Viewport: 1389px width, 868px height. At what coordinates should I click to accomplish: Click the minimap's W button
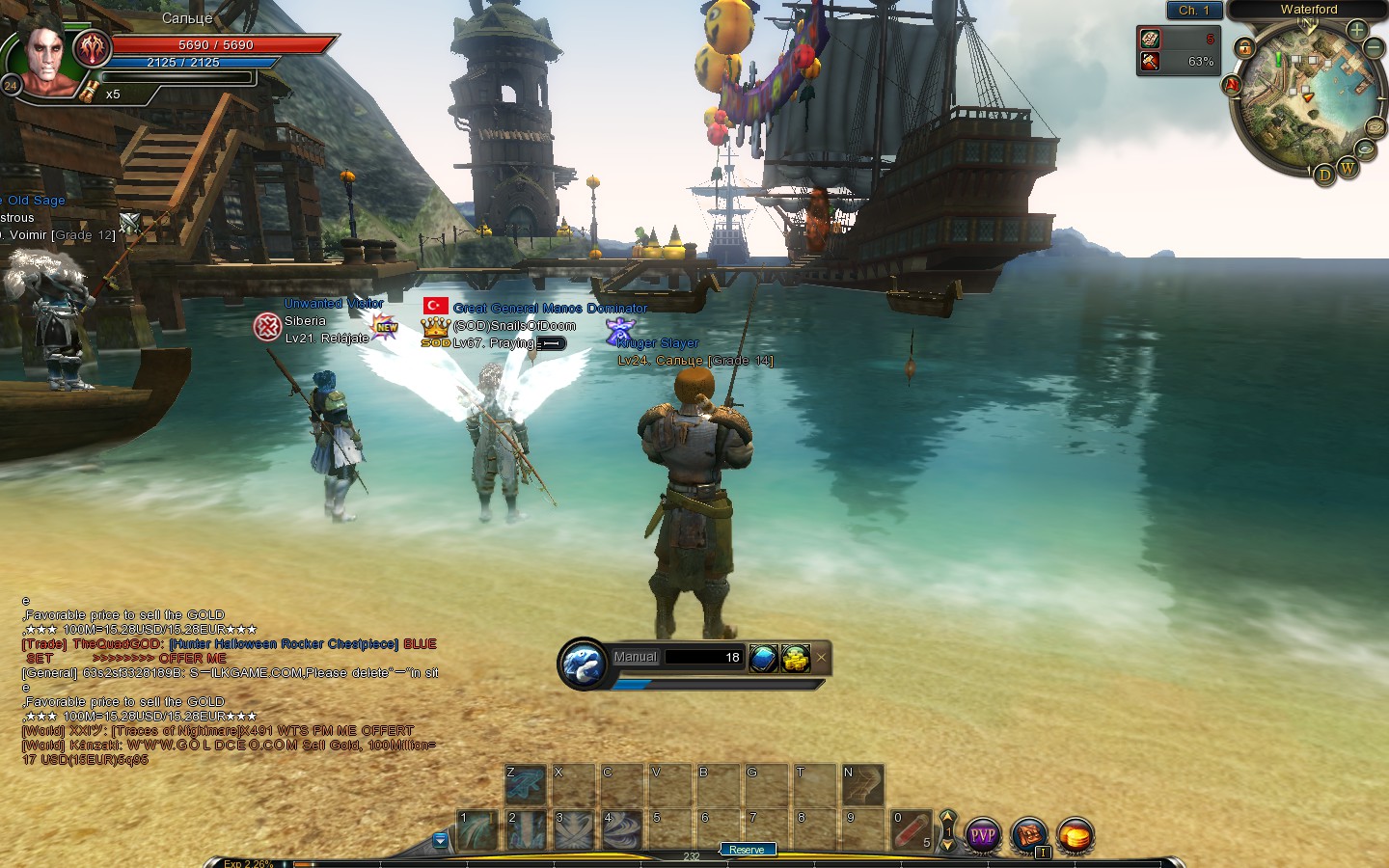[1348, 169]
